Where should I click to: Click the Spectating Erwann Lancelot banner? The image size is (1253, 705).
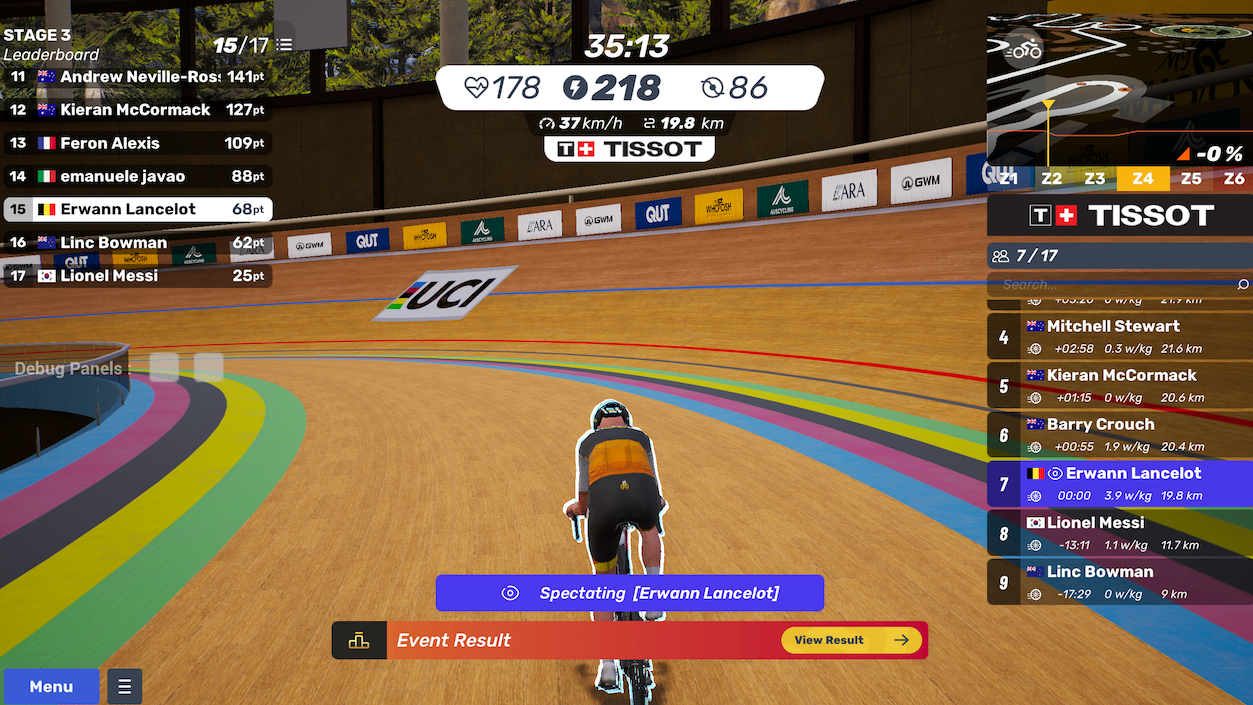[629, 593]
